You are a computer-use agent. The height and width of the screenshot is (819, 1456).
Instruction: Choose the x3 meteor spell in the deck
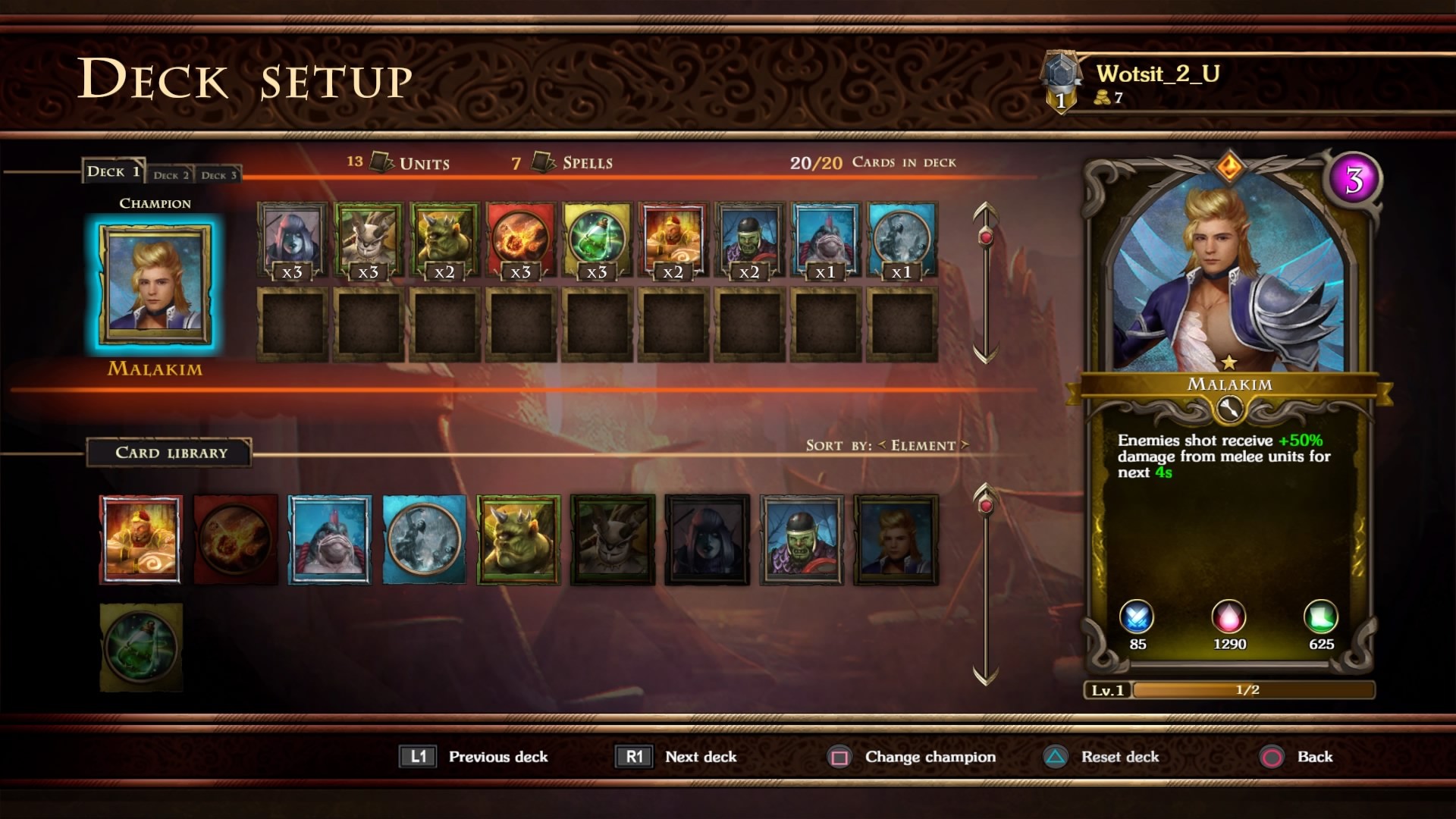(520, 240)
